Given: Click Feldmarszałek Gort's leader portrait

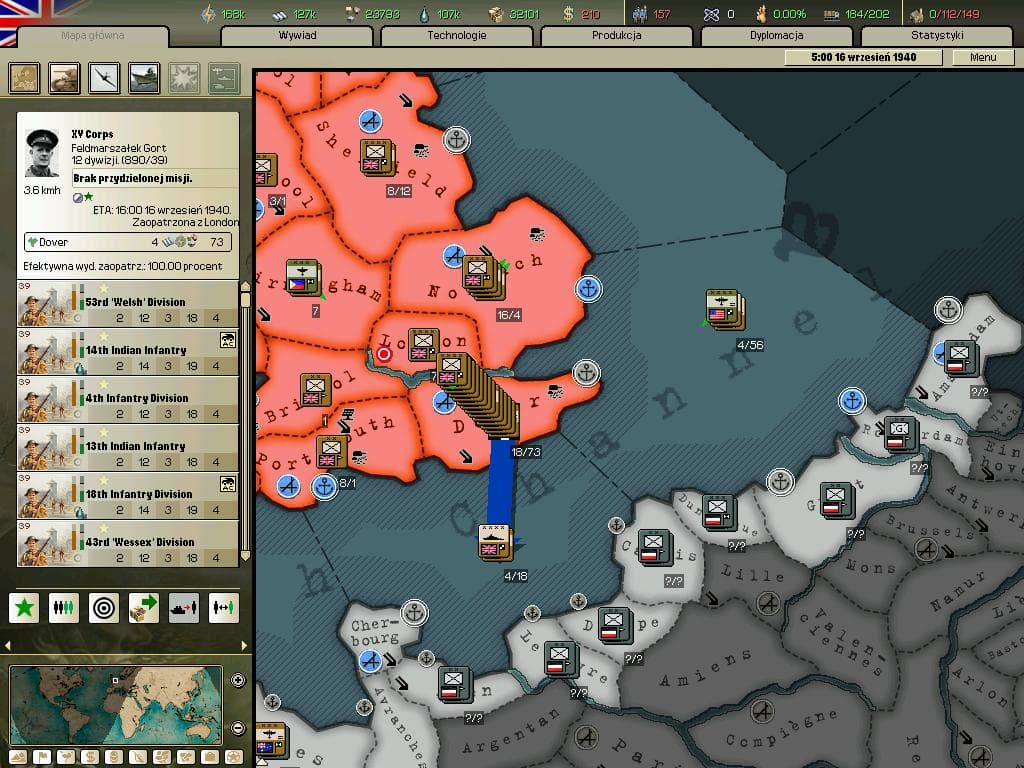Looking at the screenshot, I should coord(44,153).
